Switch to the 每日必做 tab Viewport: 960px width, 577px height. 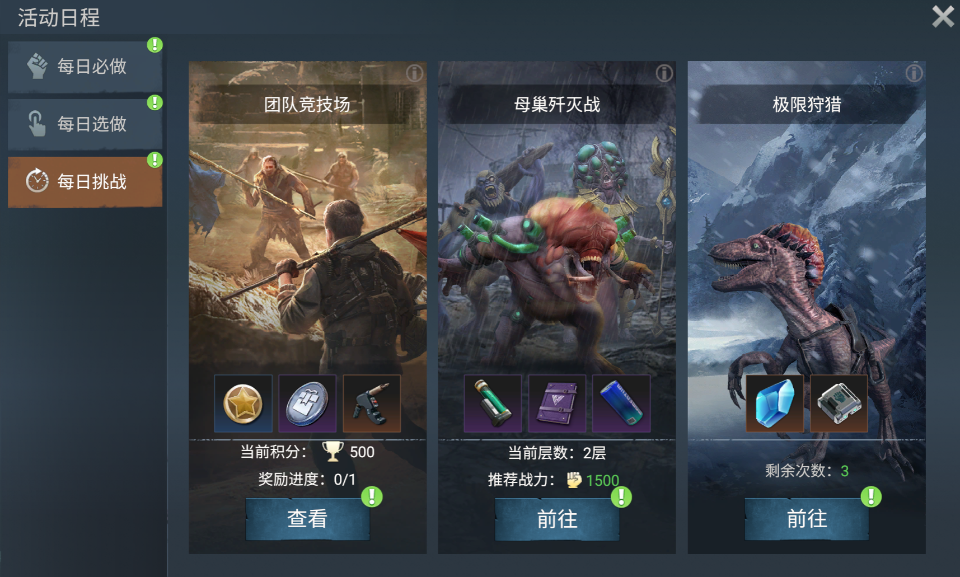(85, 67)
